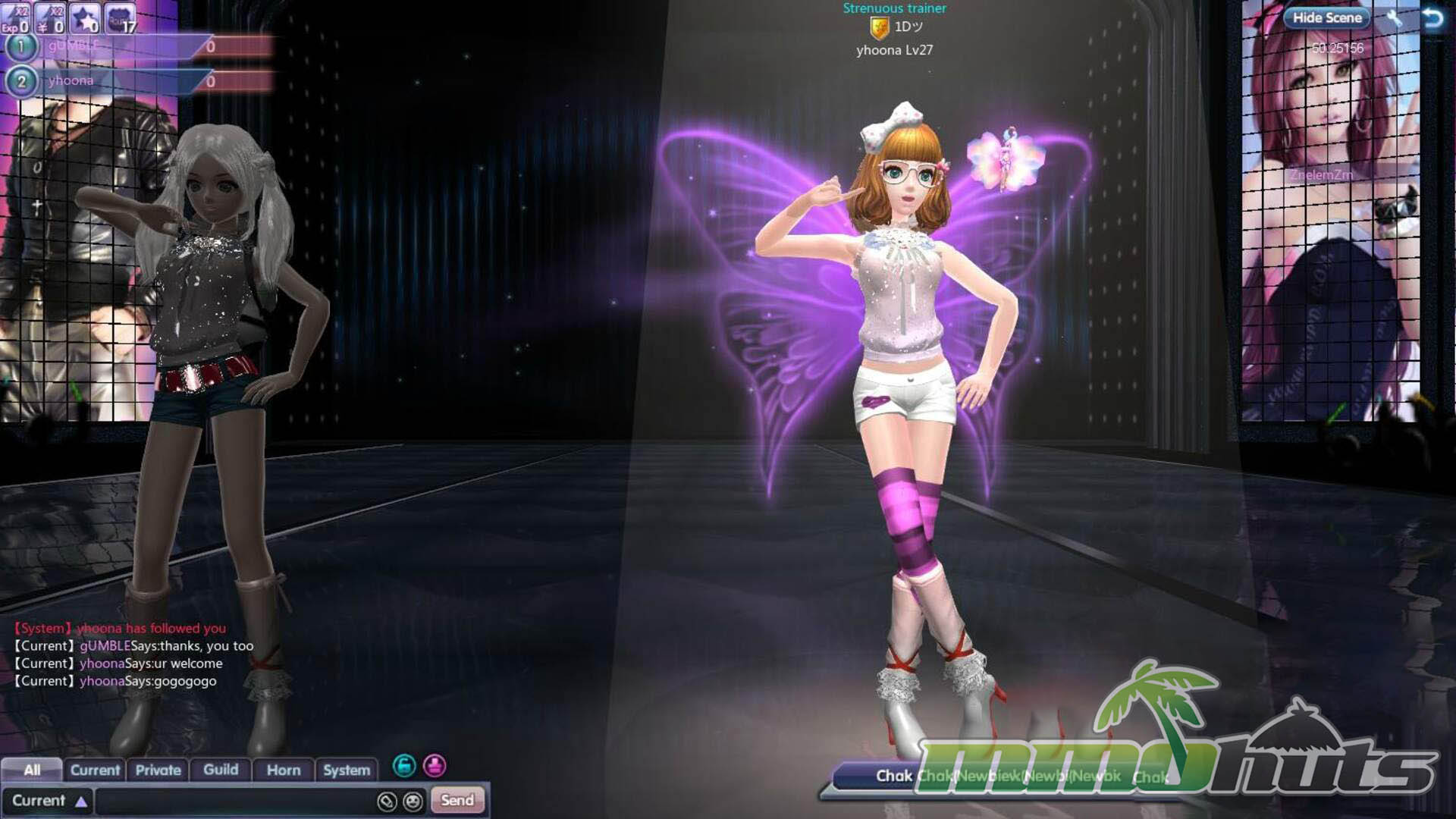Toggle the teal chat lock icon
The image size is (1456, 819).
[404, 766]
